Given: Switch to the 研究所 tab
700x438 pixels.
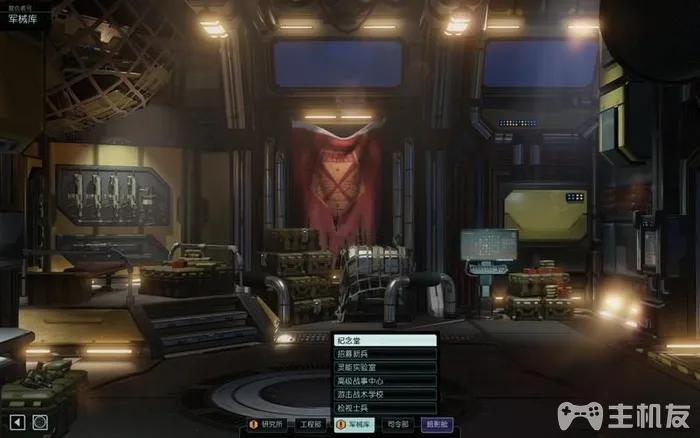Looking at the screenshot, I should pyautogui.click(x=267, y=424).
